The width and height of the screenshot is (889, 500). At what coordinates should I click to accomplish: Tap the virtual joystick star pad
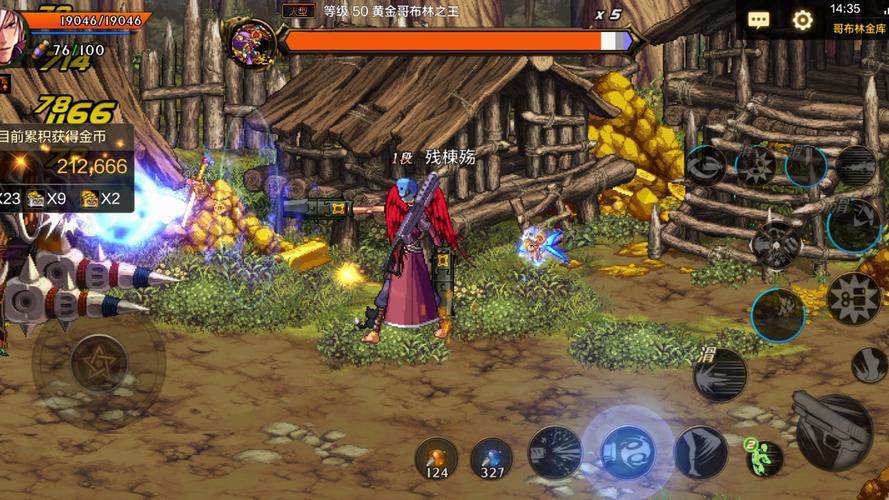(98, 361)
